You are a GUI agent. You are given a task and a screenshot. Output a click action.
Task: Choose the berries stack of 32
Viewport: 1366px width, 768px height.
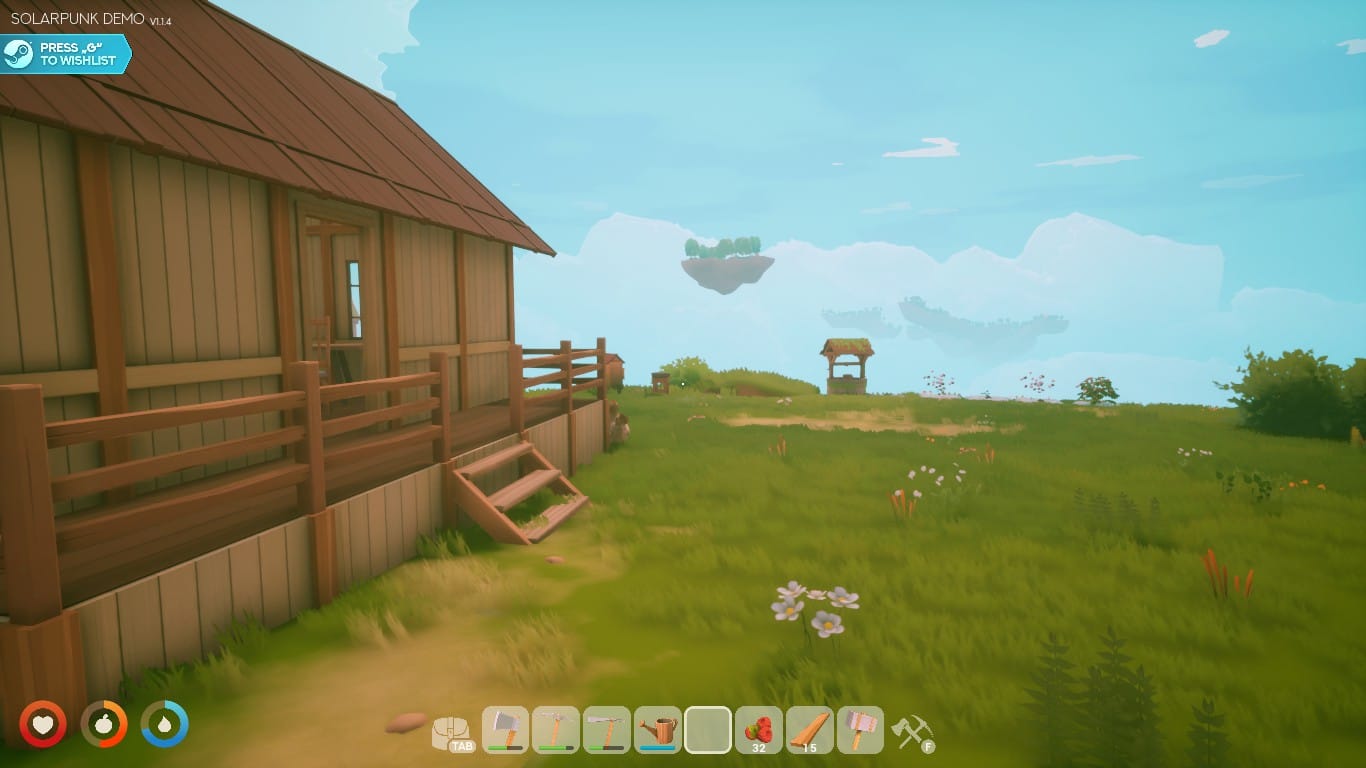[x=758, y=729]
